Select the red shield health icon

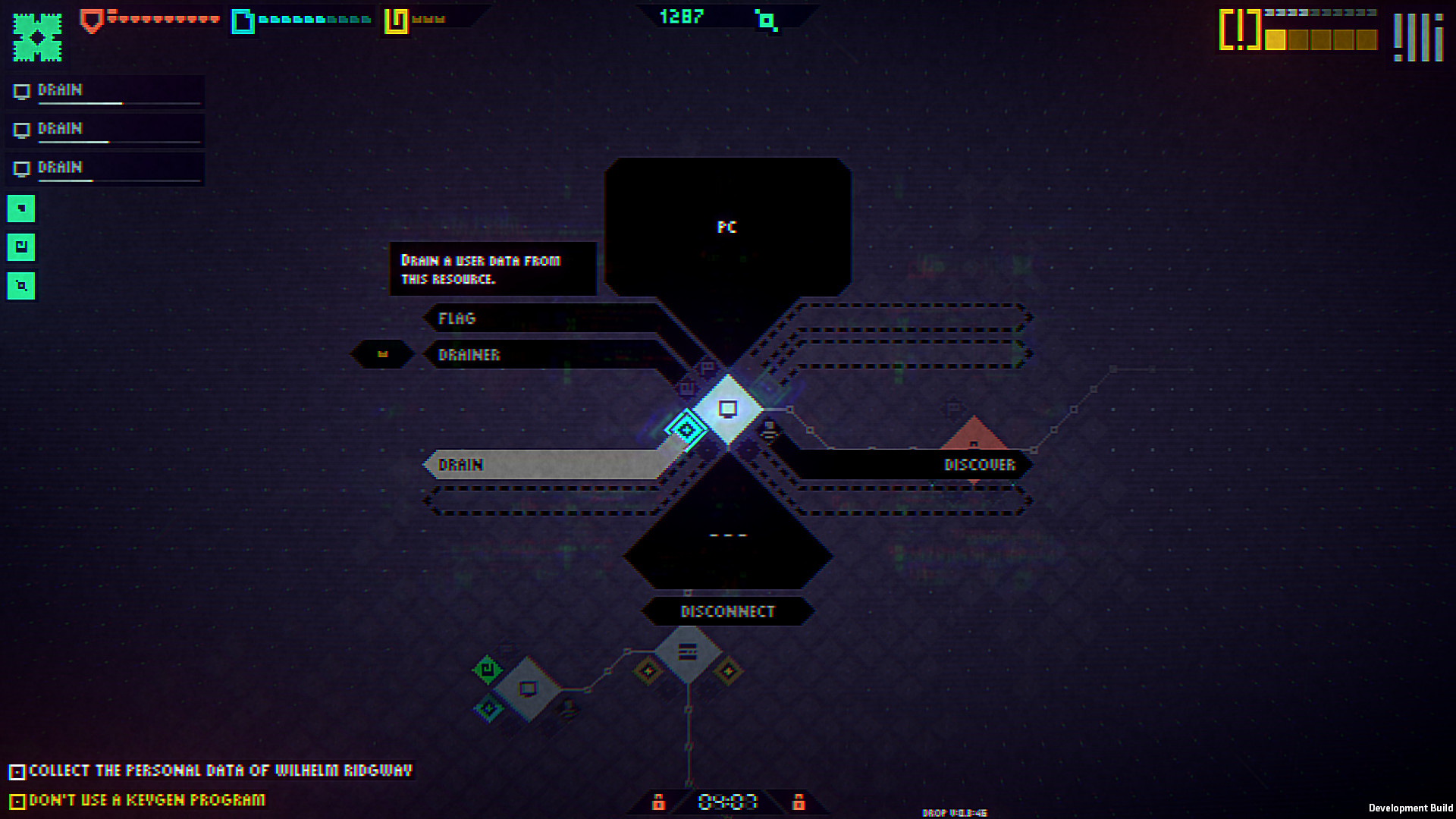click(91, 19)
